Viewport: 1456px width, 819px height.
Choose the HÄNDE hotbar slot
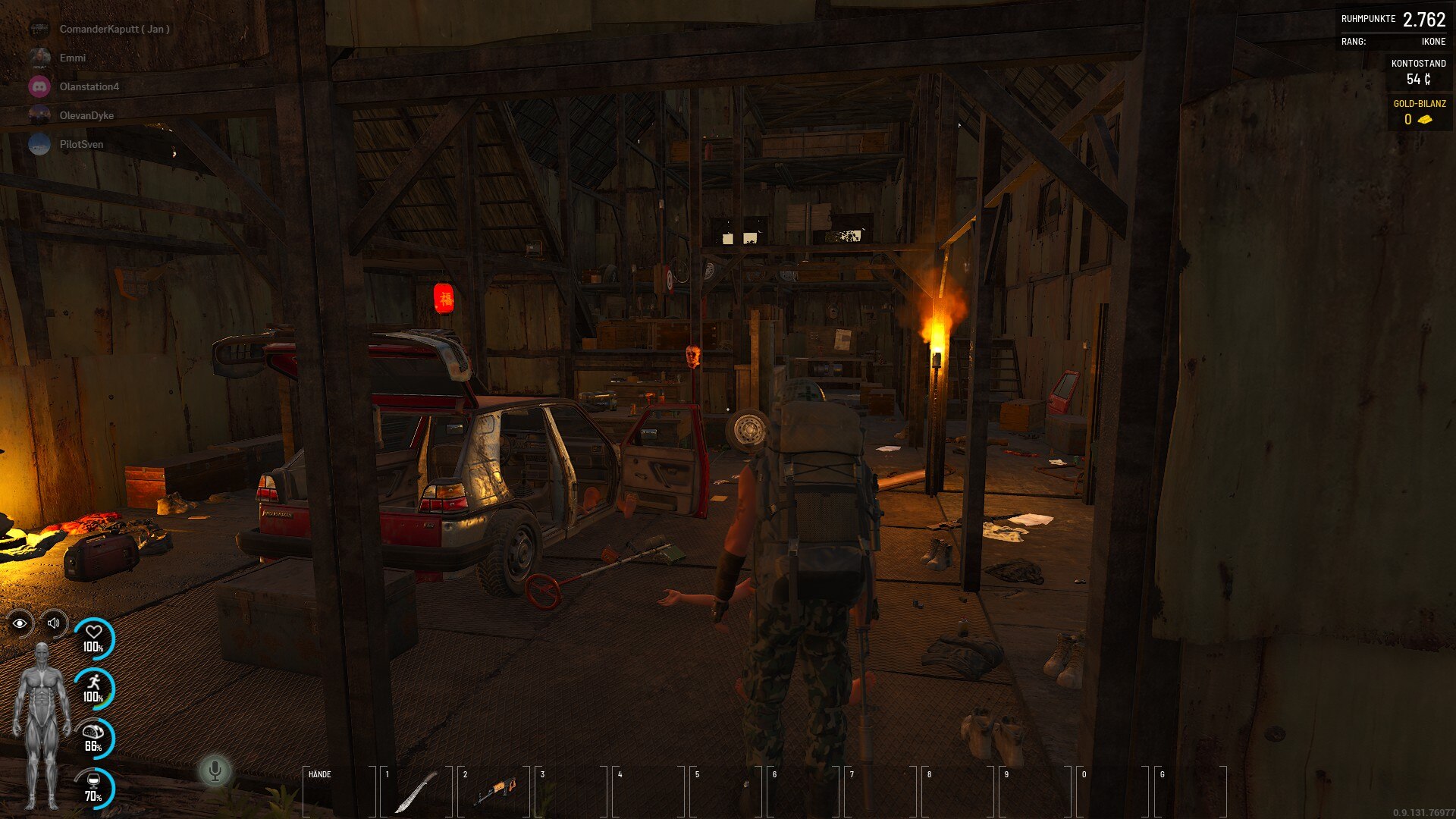[339, 792]
